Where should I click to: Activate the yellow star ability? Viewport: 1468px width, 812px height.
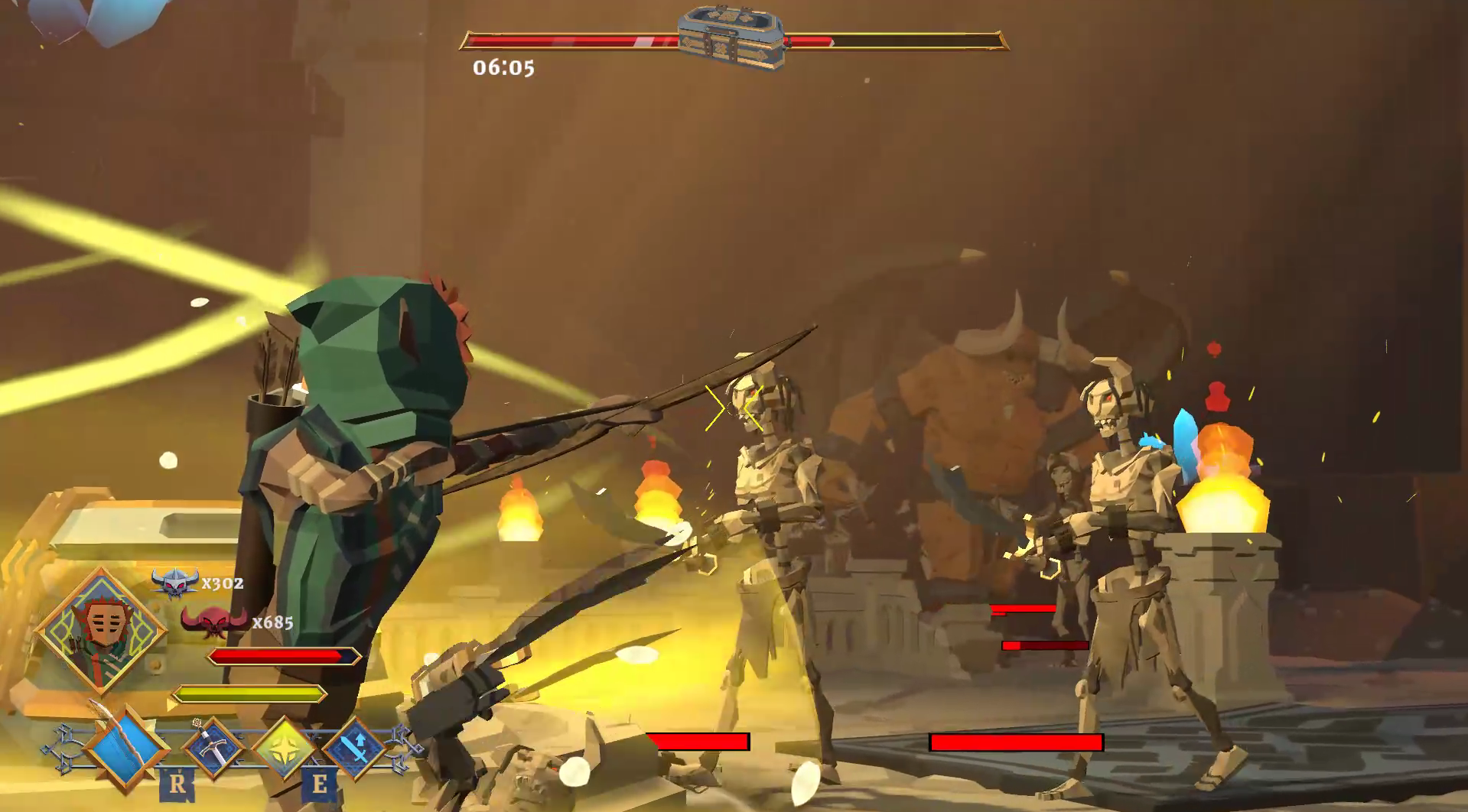point(285,747)
